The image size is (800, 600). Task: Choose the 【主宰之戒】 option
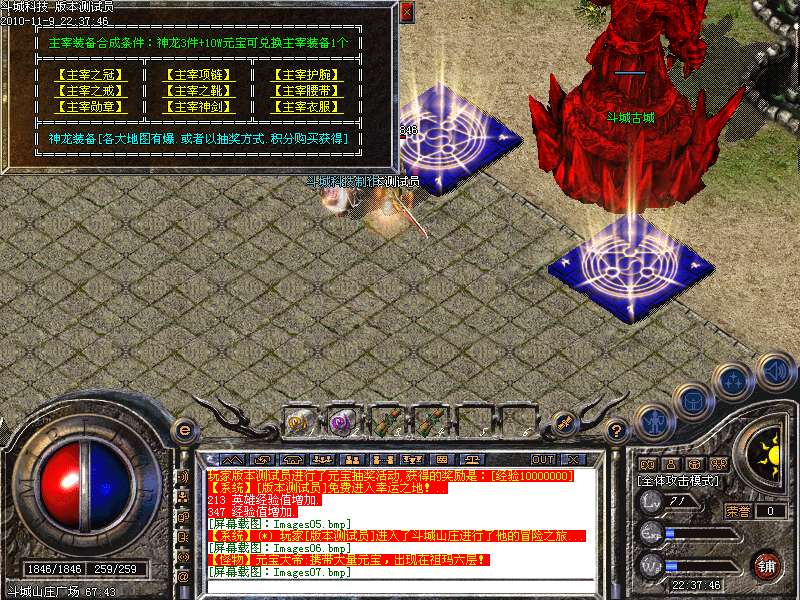(x=90, y=91)
